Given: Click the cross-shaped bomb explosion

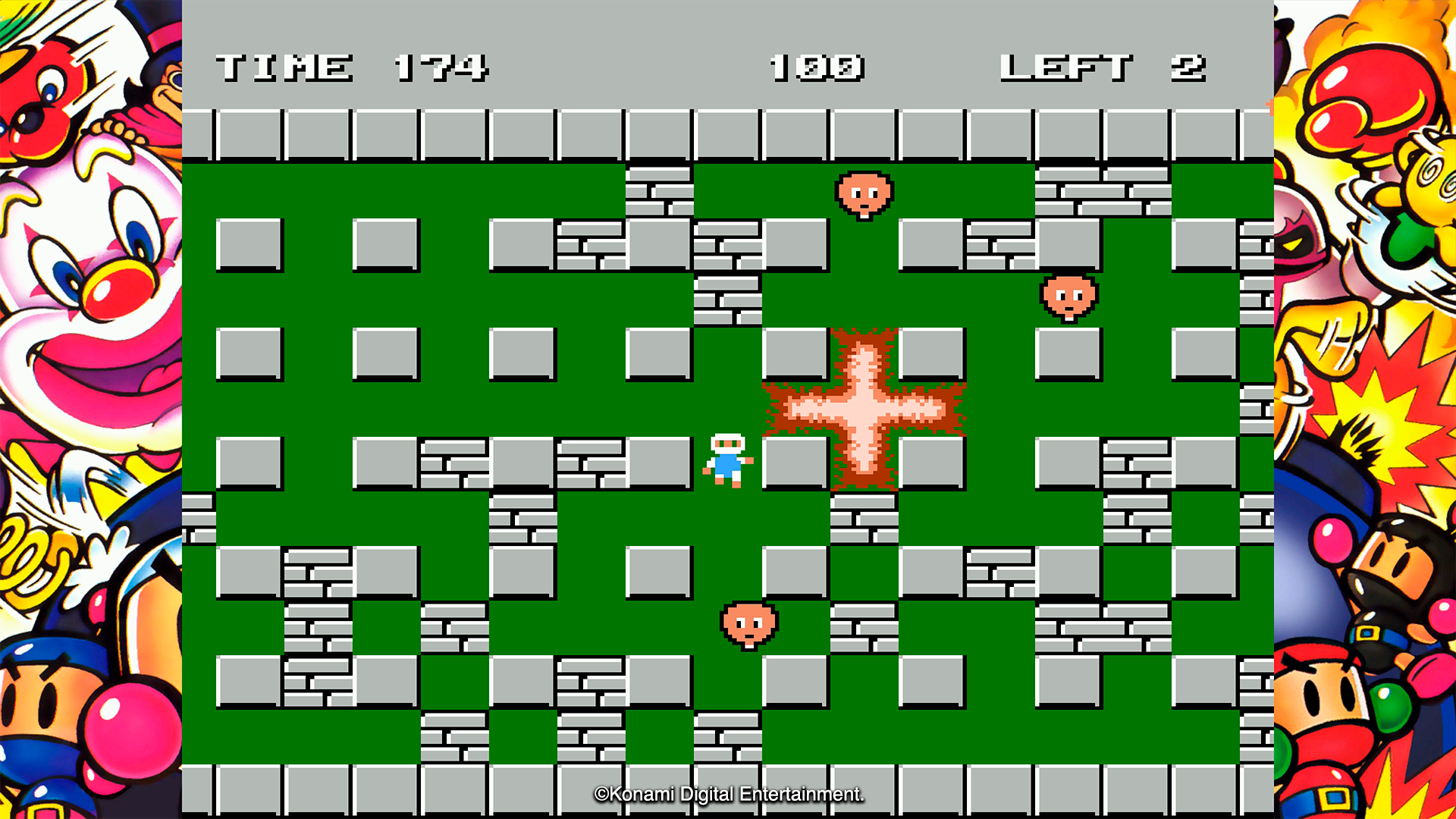Looking at the screenshot, I should point(864,408).
